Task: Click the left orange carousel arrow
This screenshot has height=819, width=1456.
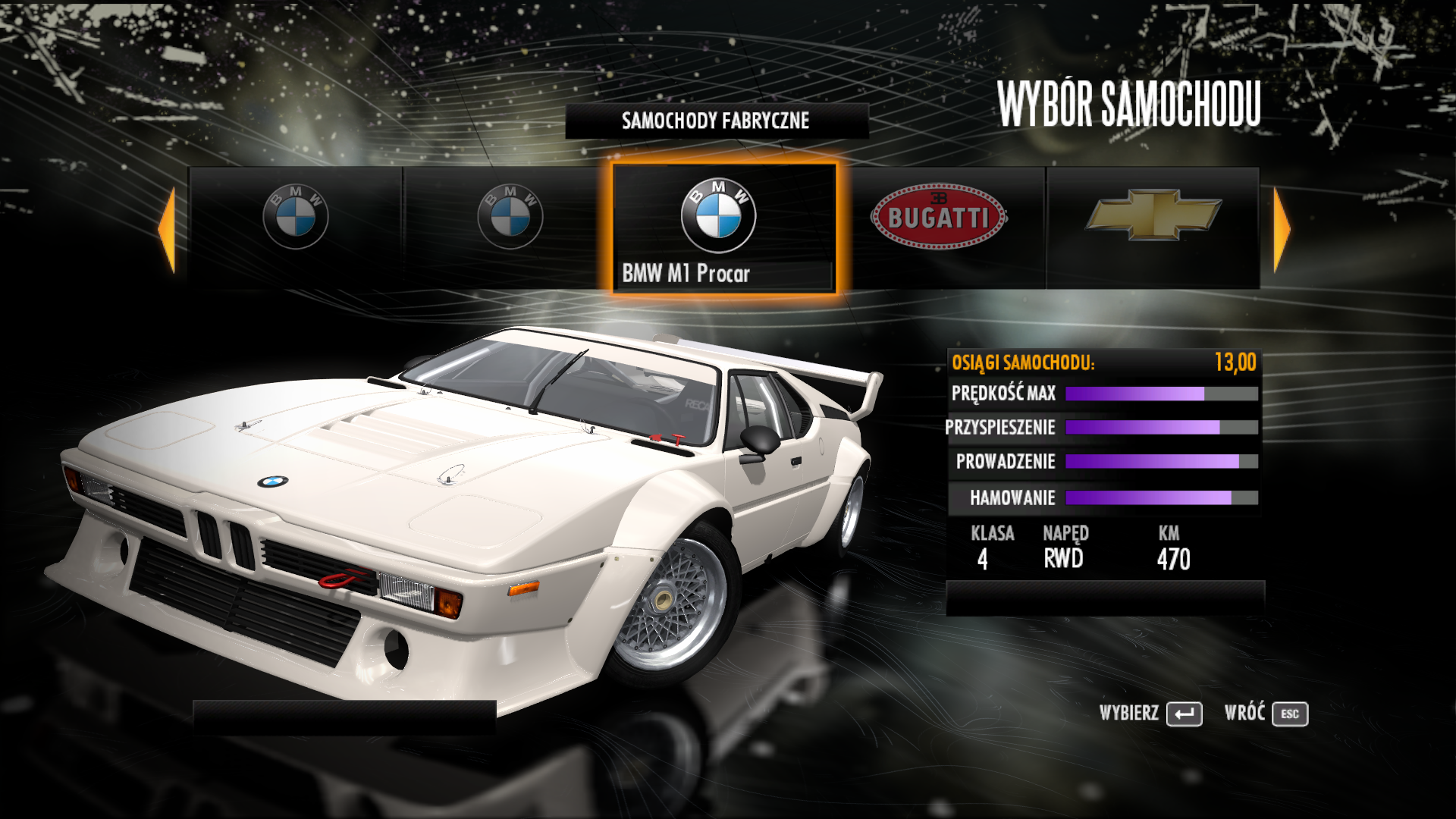Action: 168,229
